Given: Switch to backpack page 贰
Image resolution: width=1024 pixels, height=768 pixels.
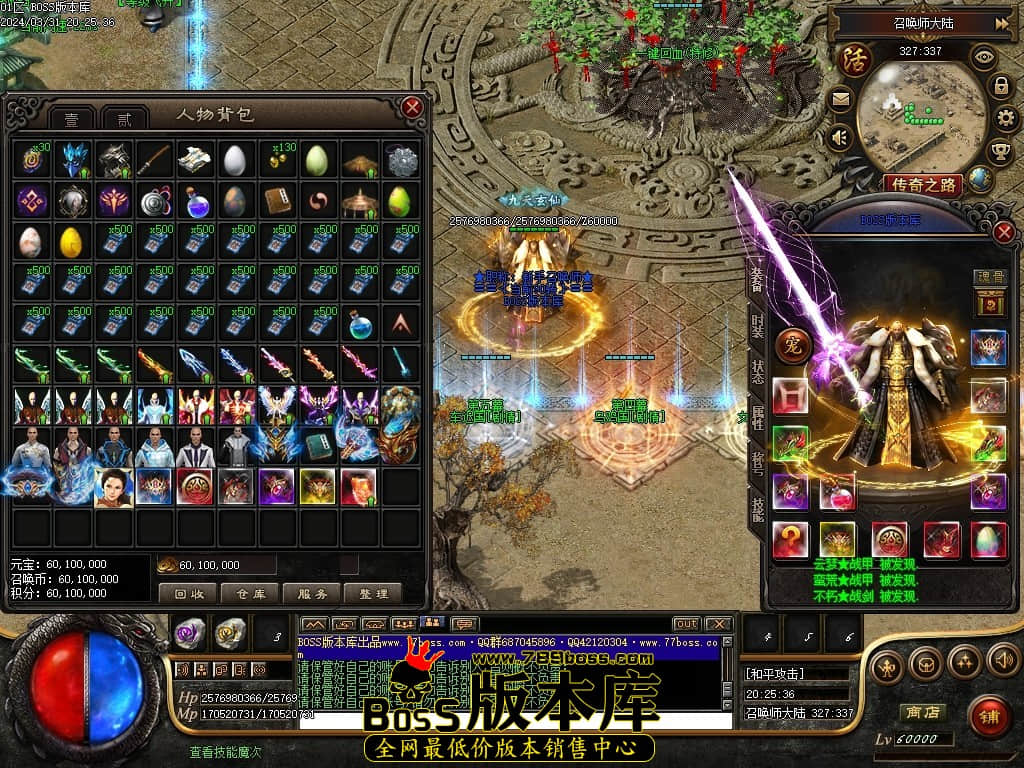Looking at the screenshot, I should pyautogui.click(x=124, y=118).
